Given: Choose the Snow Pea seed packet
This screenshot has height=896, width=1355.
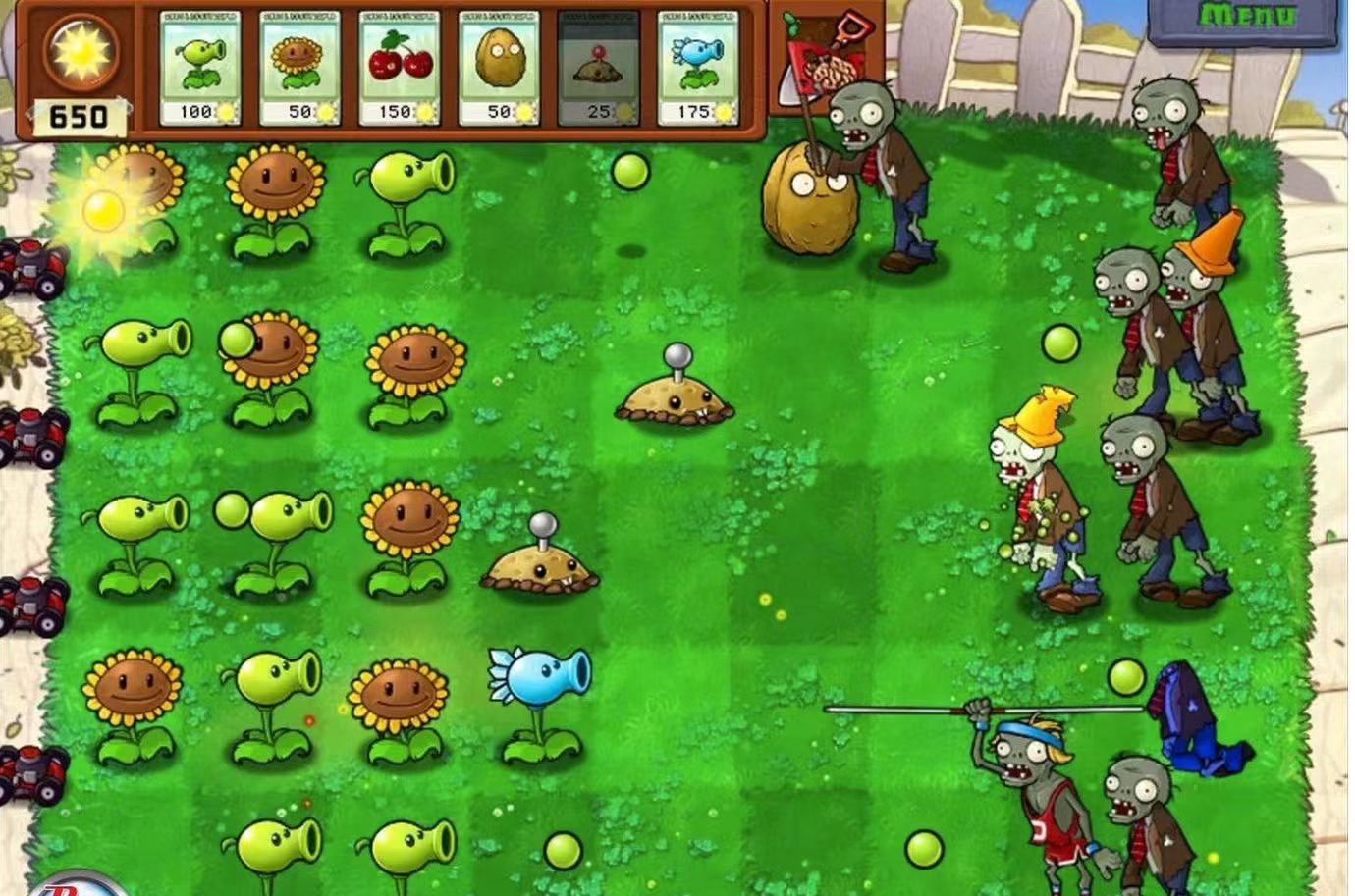Looking at the screenshot, I should 698,69.
